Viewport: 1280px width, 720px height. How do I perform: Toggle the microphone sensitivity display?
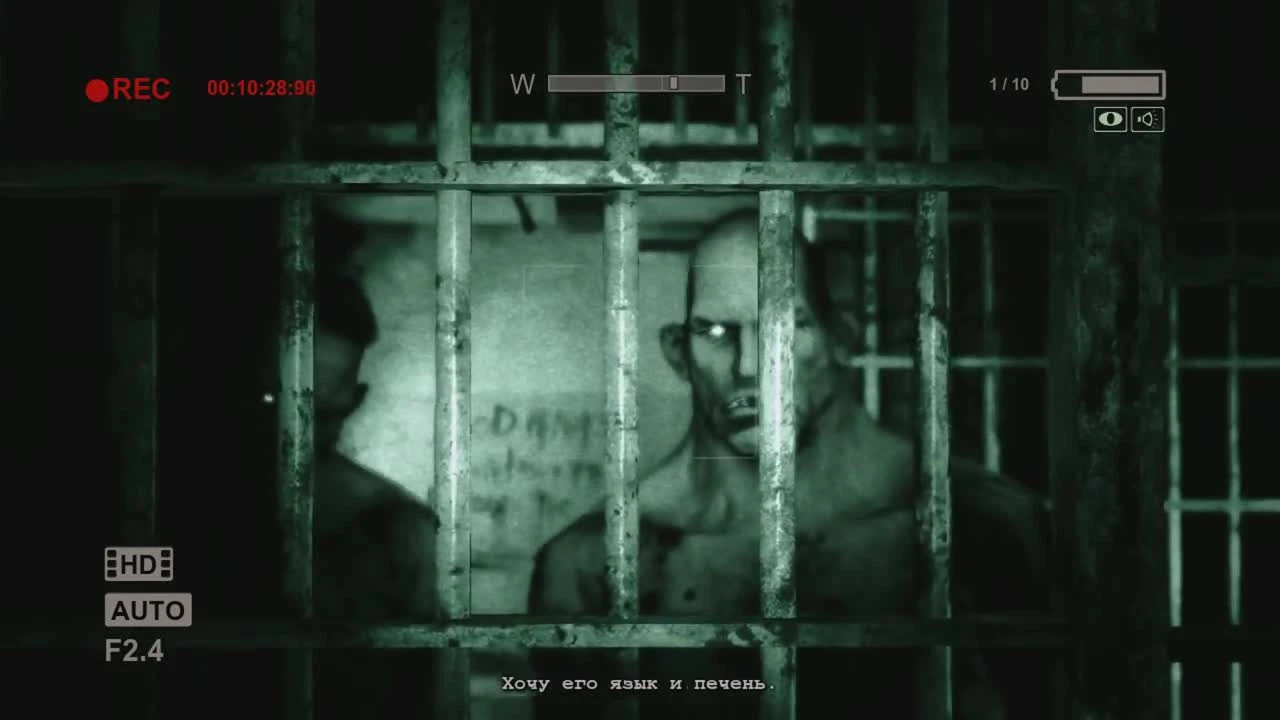1147,119
